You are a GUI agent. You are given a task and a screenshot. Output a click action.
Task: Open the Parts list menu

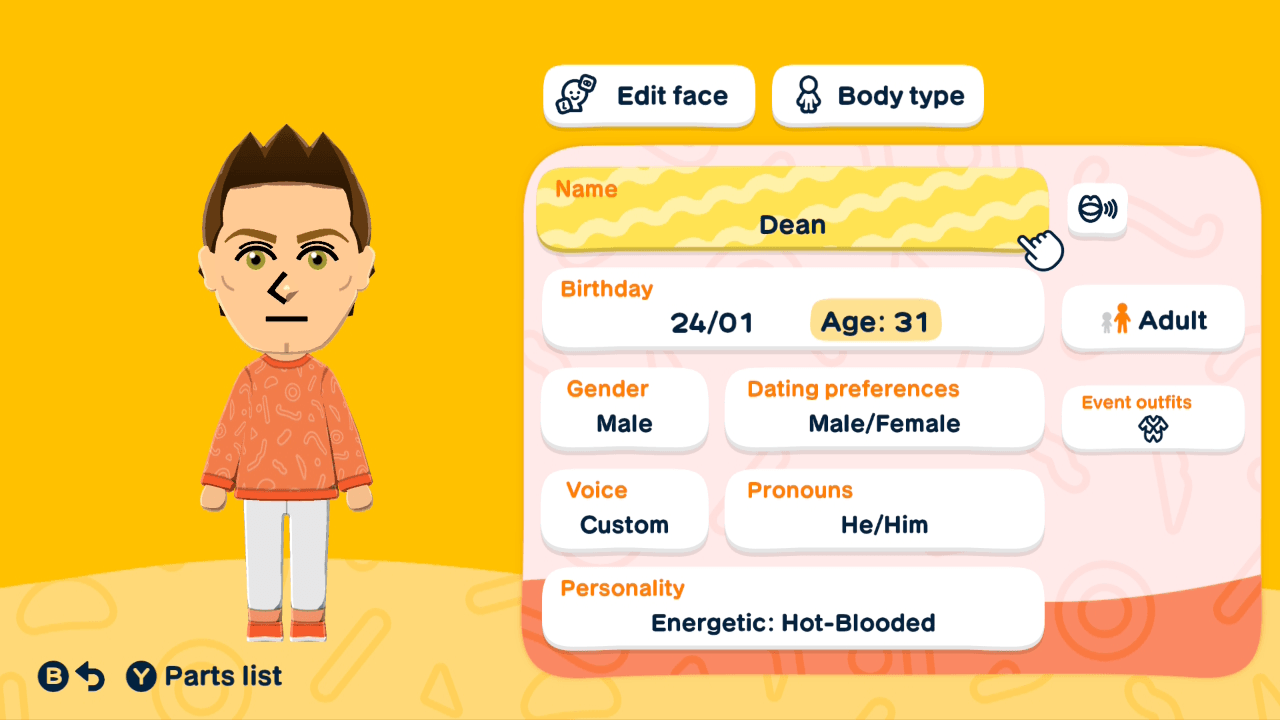click(x=200, y=676)
